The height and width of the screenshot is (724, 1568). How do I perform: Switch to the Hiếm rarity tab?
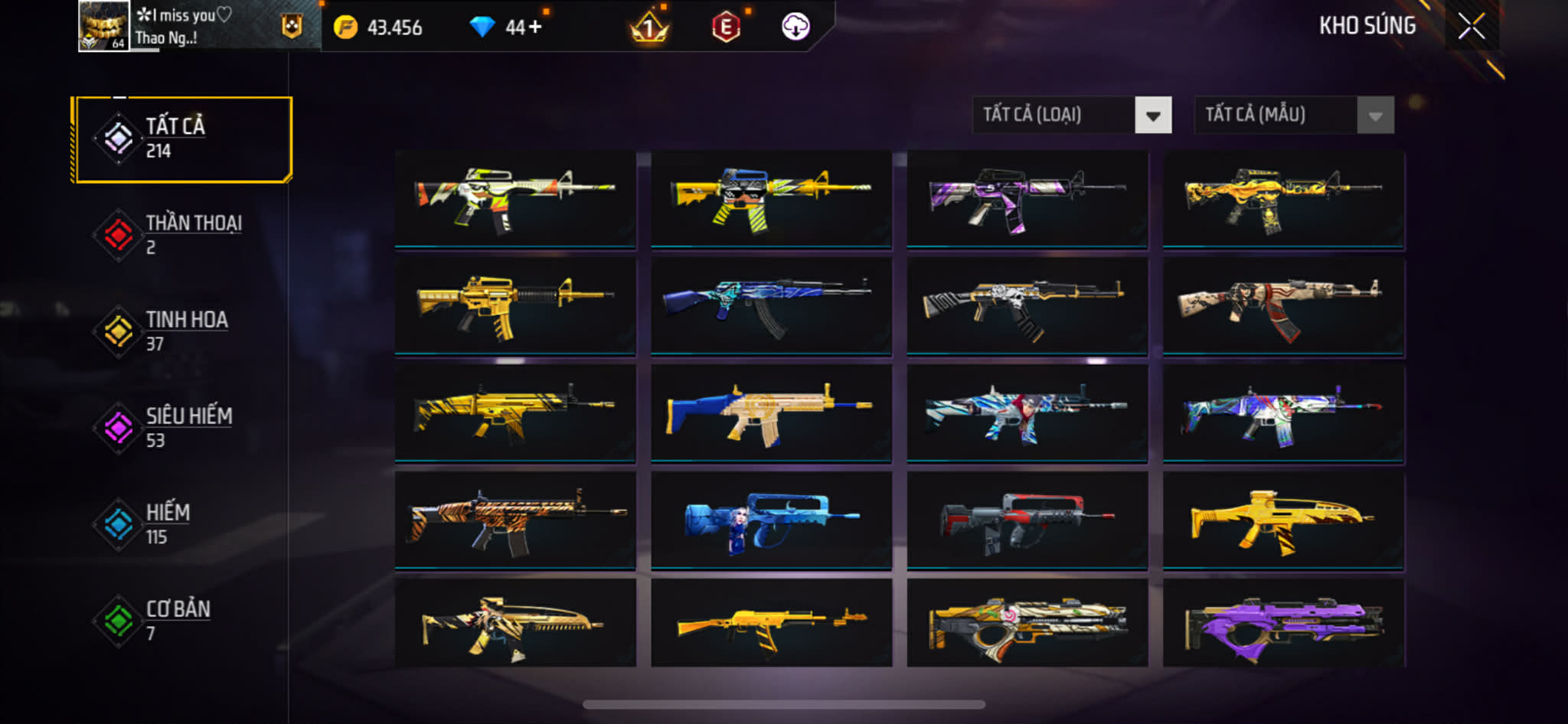click(182, 524)
